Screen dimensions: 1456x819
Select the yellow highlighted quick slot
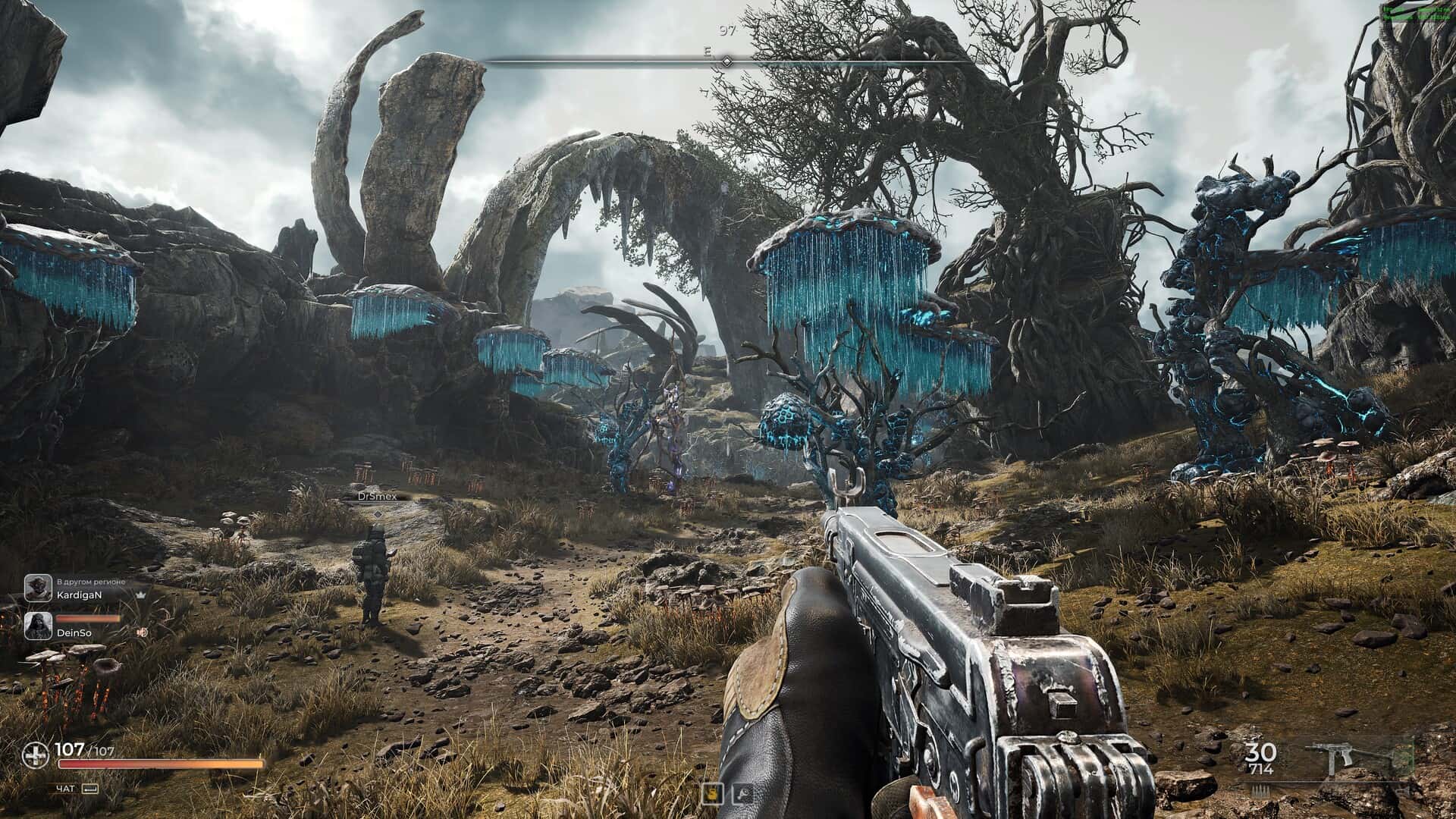(x=712, y=793)
